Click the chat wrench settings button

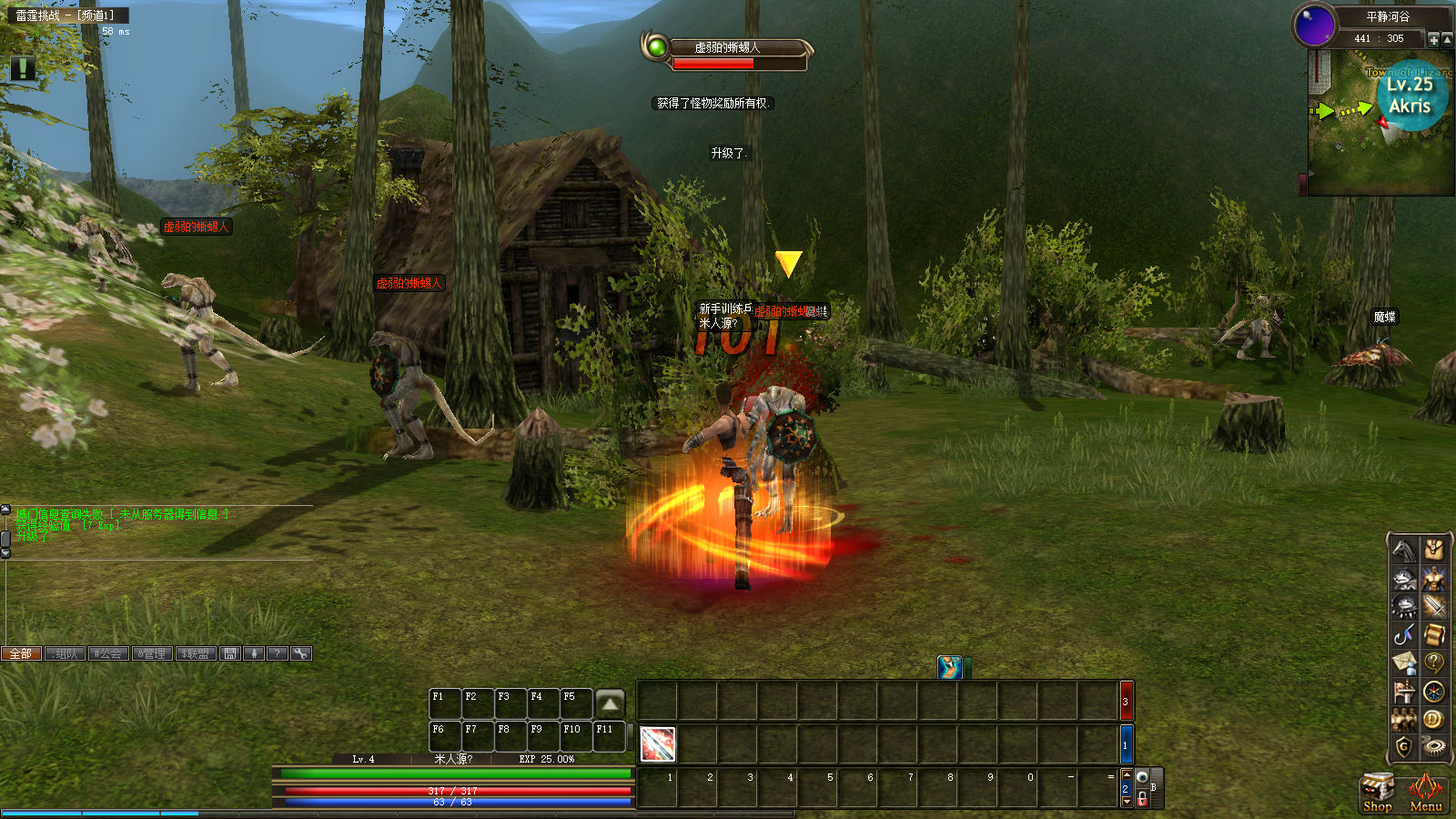click(301, 653)
